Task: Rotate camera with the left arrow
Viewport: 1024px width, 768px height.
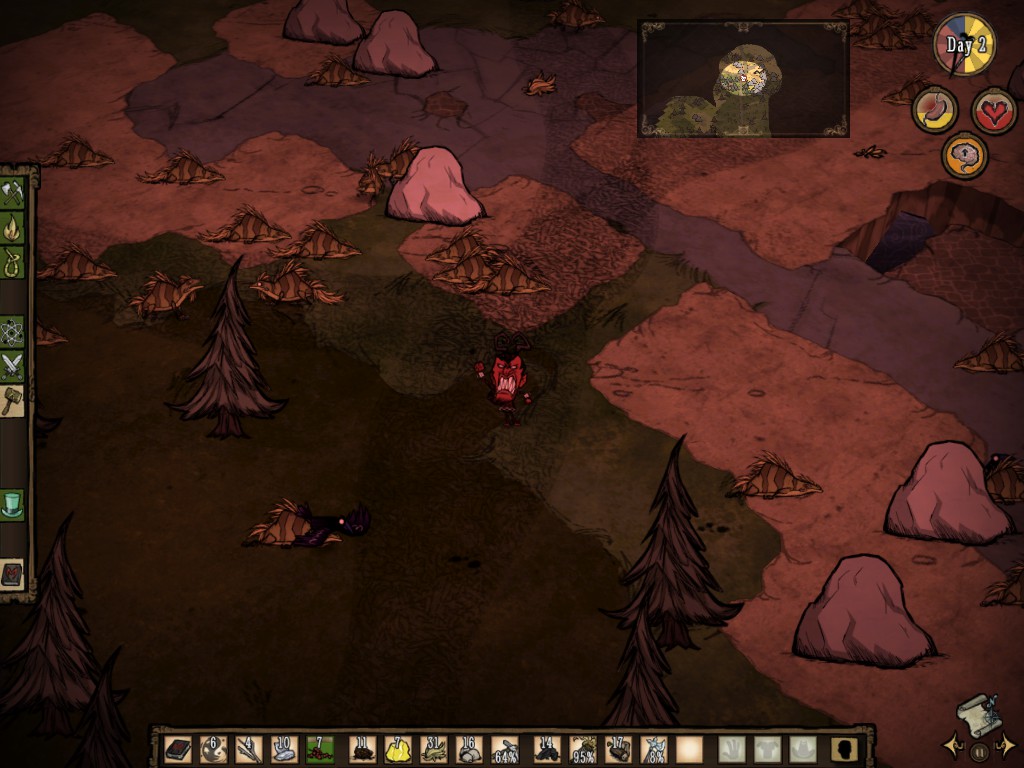Action: coord(951,745)
